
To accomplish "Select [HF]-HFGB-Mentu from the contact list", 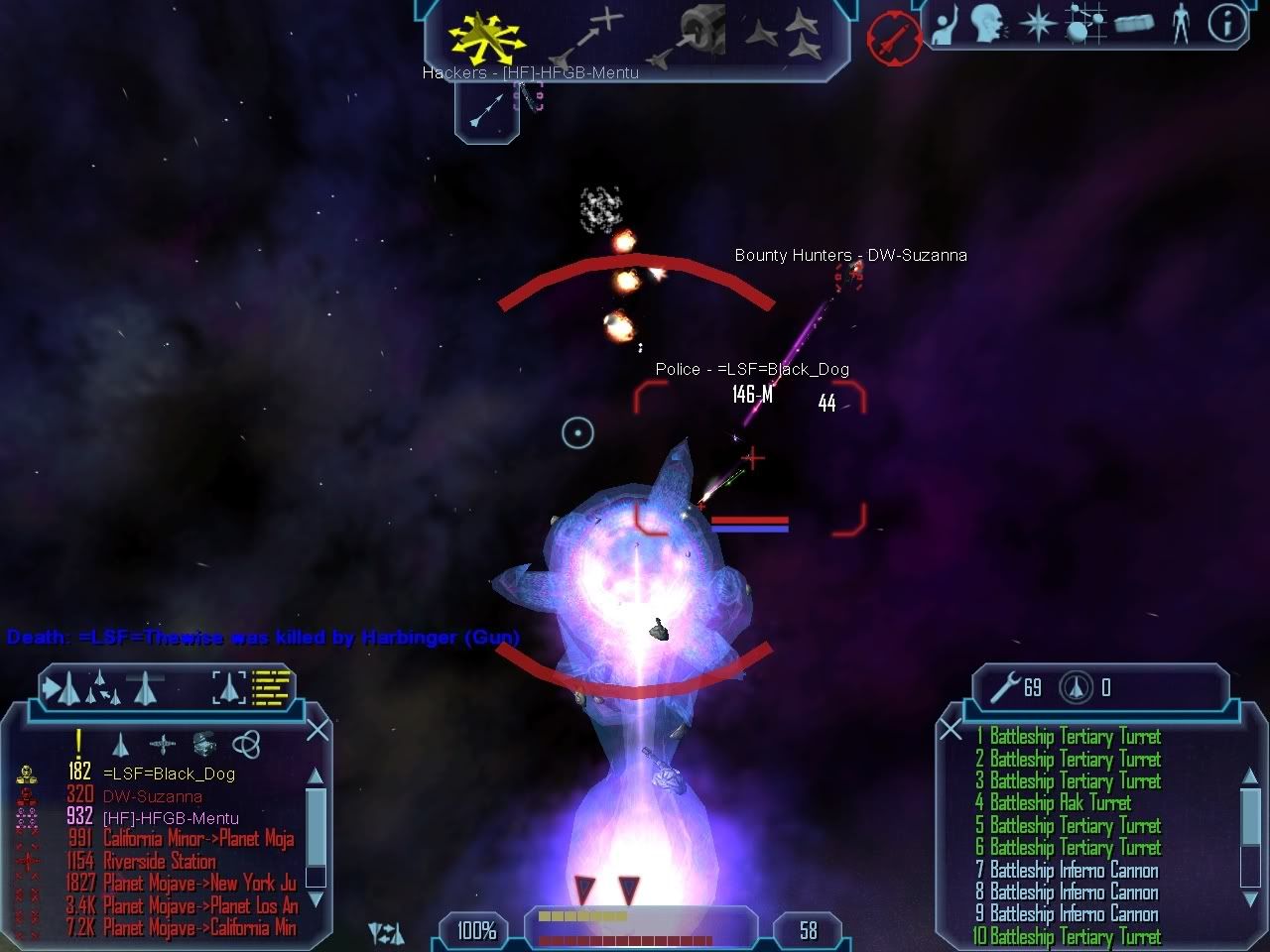I will pos(171,818).
